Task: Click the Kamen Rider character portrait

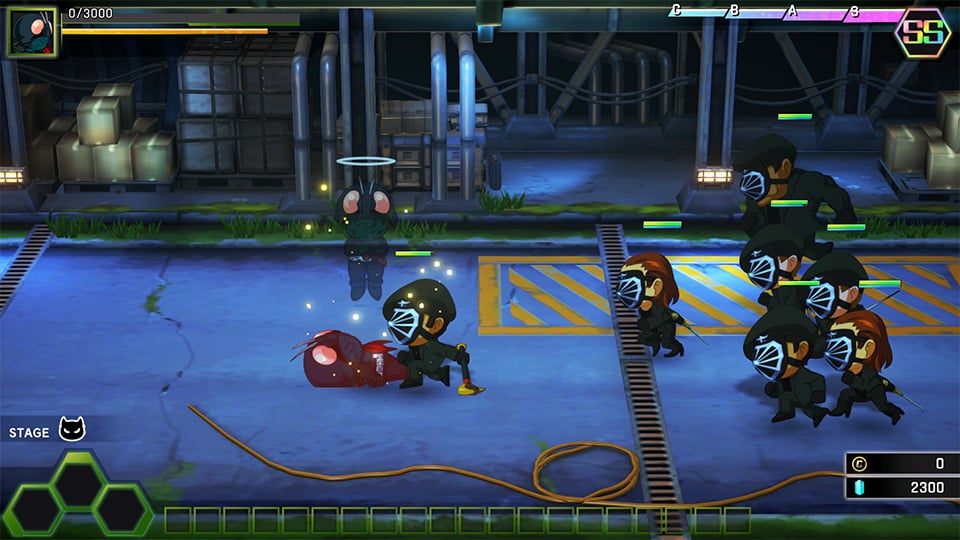Action: pyautogui.click(x=31, y=33)
